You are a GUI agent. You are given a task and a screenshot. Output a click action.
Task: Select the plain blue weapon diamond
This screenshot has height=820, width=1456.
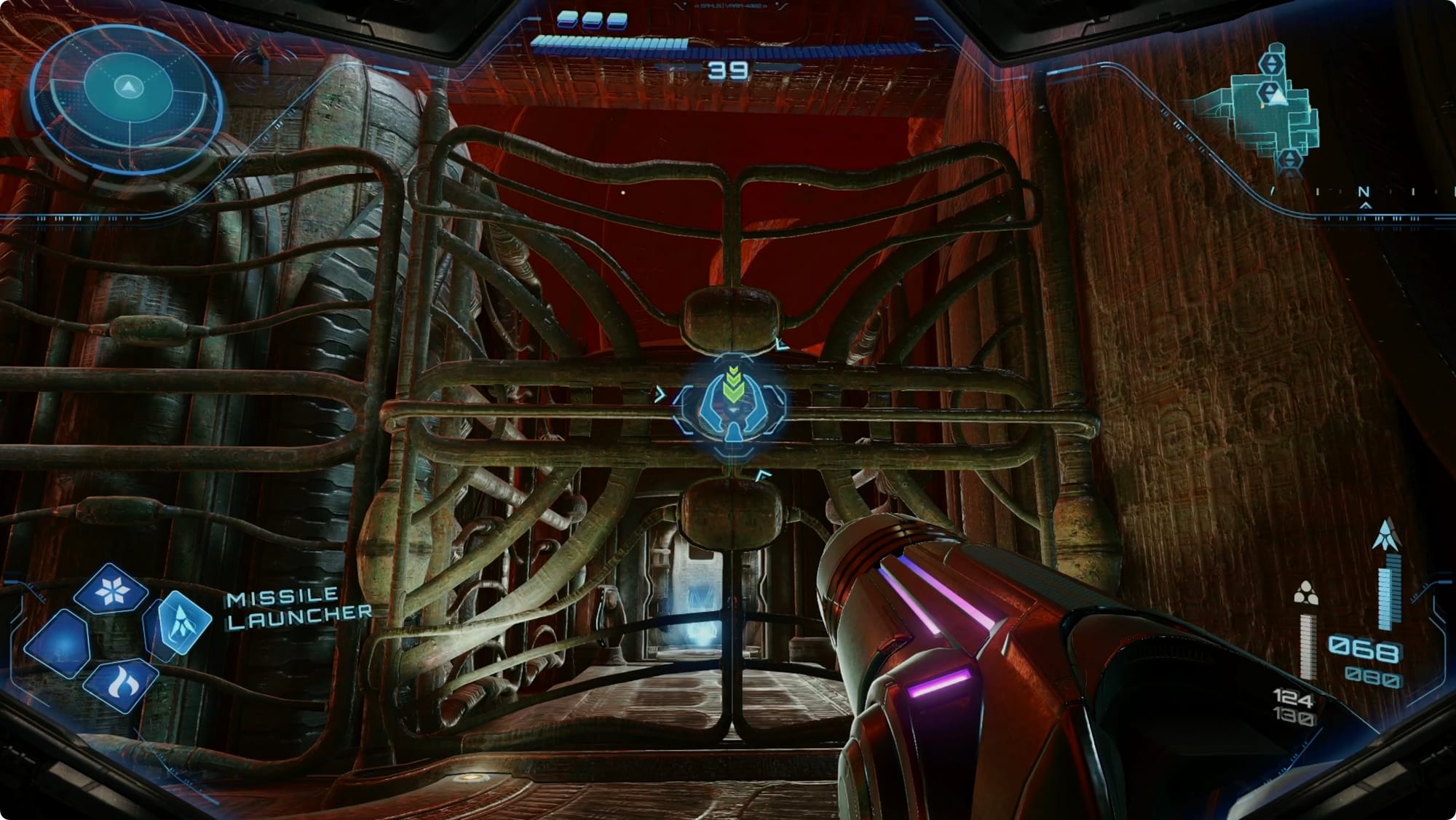point(58,643)
